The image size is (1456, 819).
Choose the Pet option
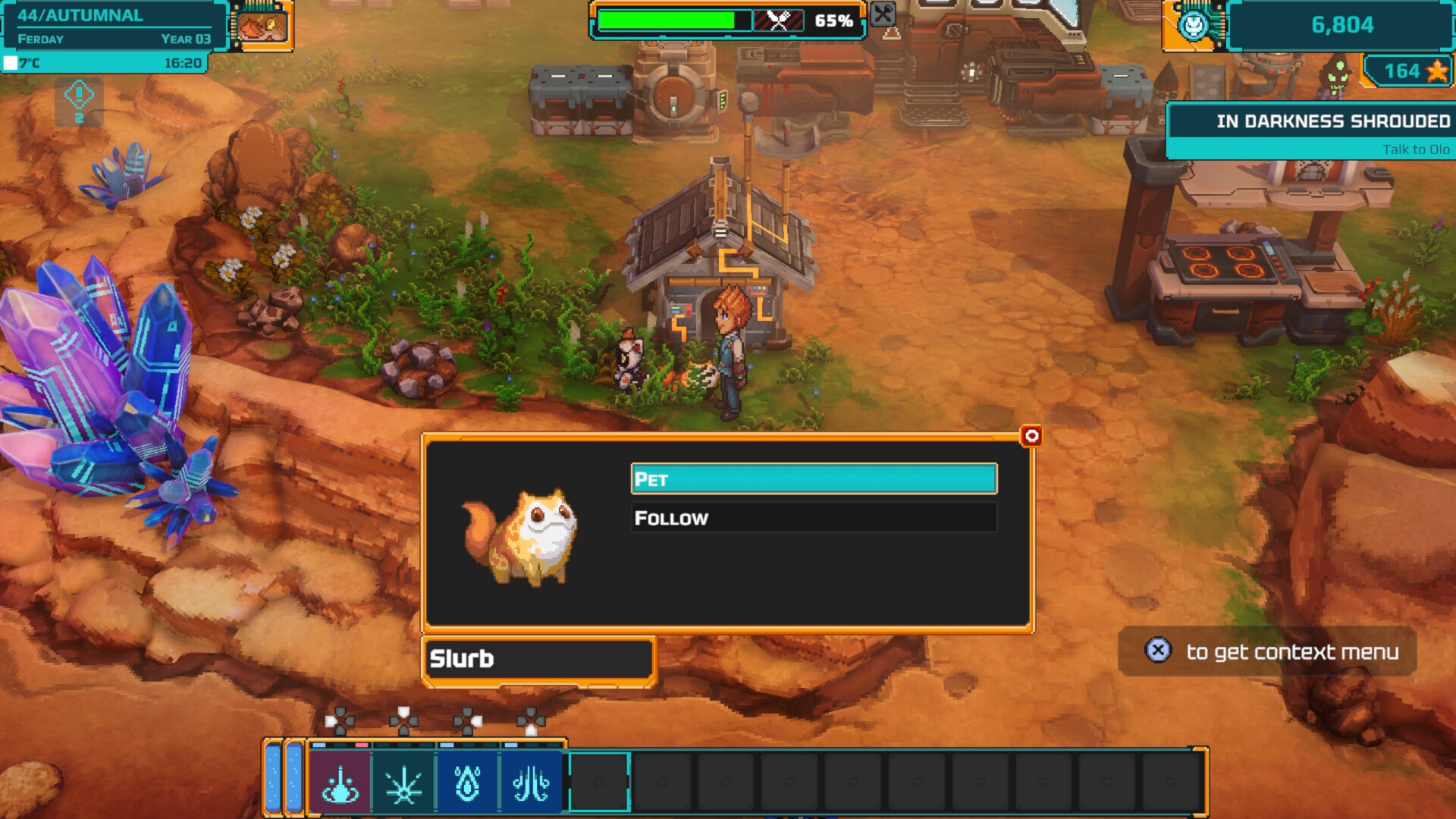(814, 479)
